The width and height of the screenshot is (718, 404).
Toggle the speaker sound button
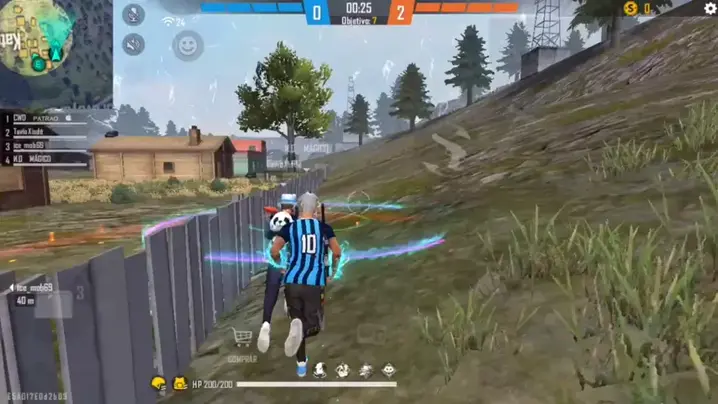pyautogui.click(x=134, y=44)
